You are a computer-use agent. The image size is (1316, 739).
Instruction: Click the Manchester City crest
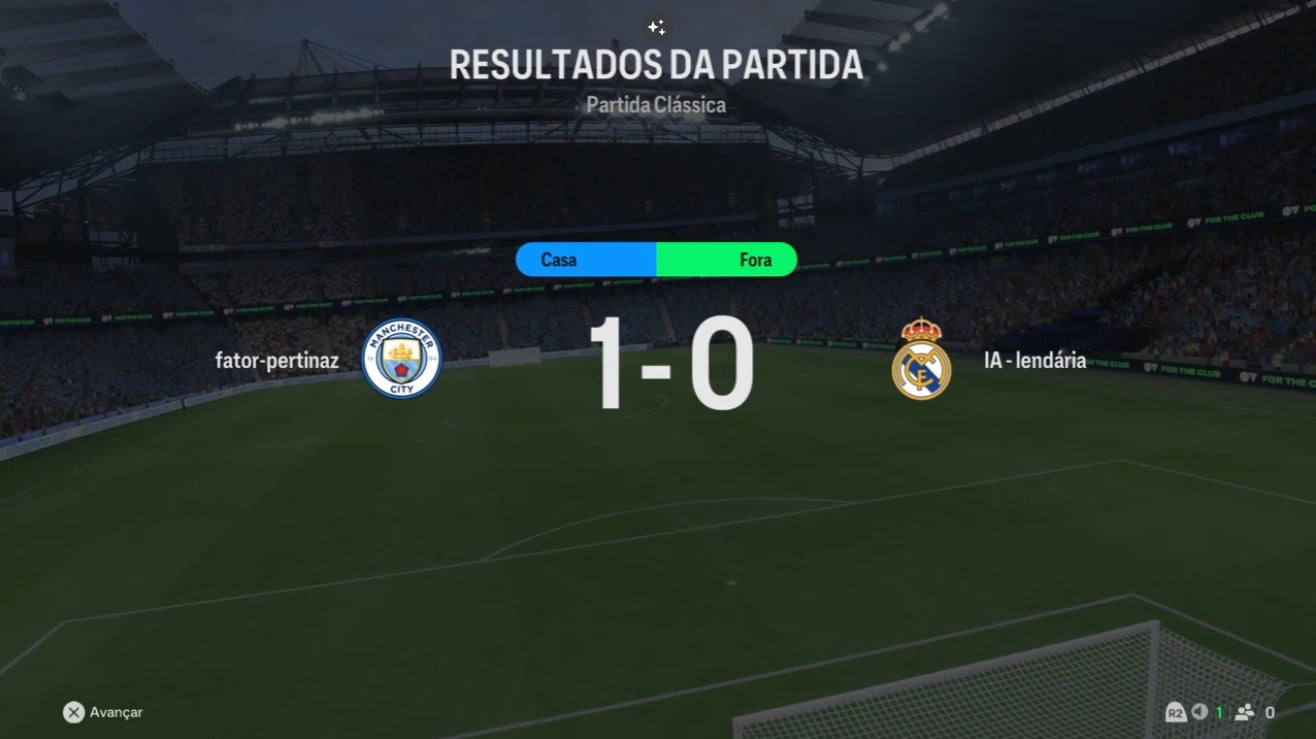click(402, 359)
